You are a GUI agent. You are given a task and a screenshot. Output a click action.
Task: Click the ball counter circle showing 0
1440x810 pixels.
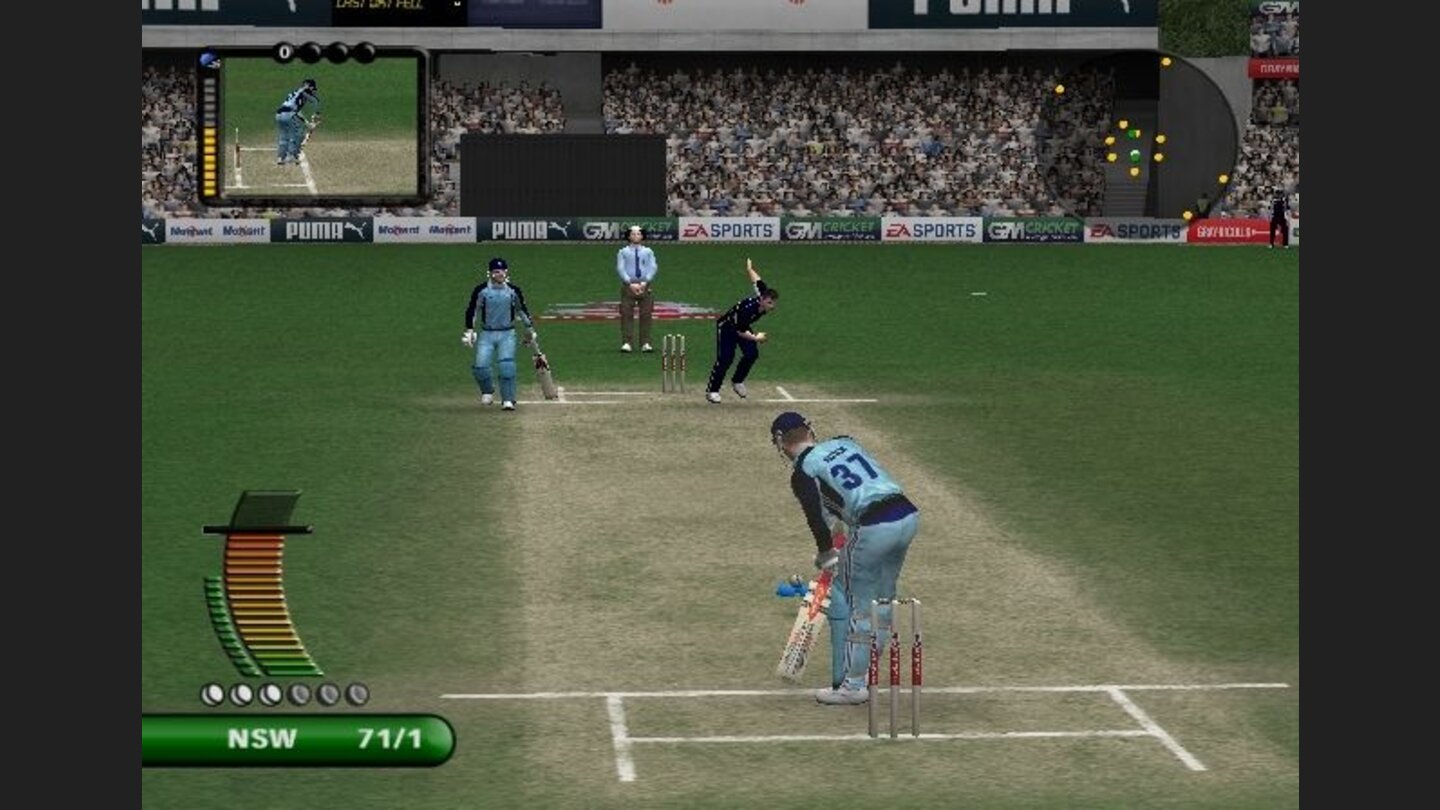(283, 51)
